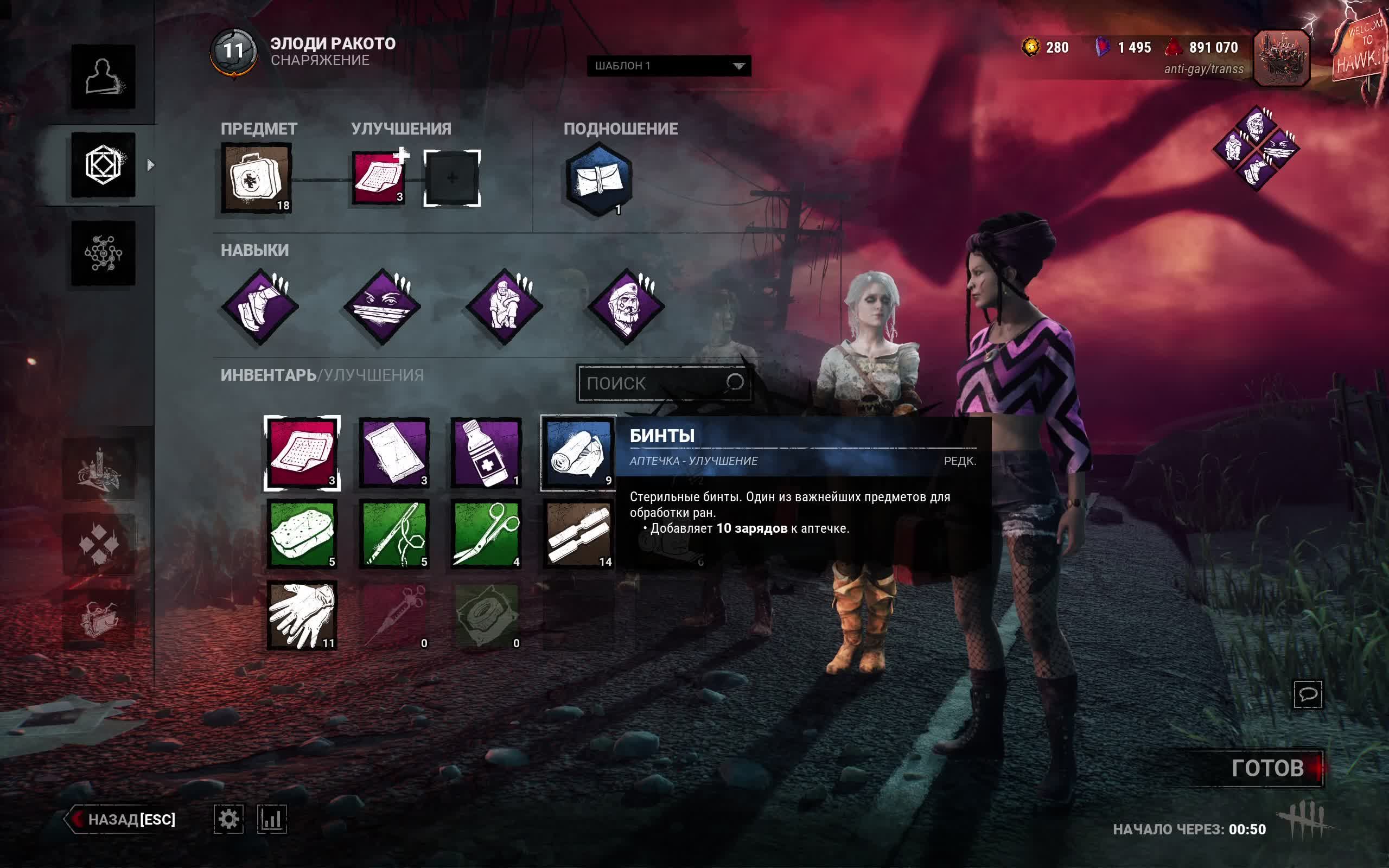Go back with the НАЗАД button

tap(122, 819)
